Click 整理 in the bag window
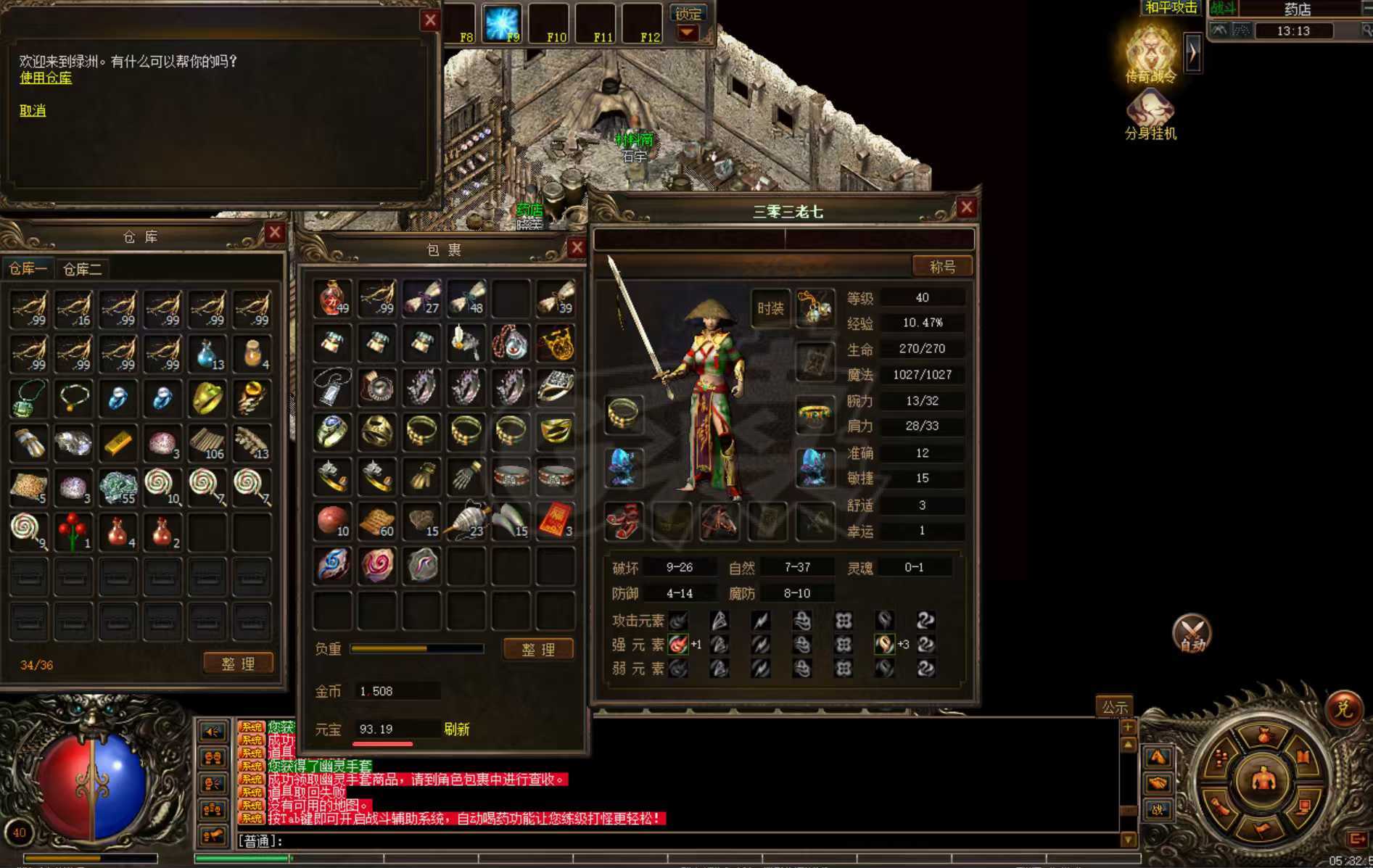 click(x=538, y=650)
